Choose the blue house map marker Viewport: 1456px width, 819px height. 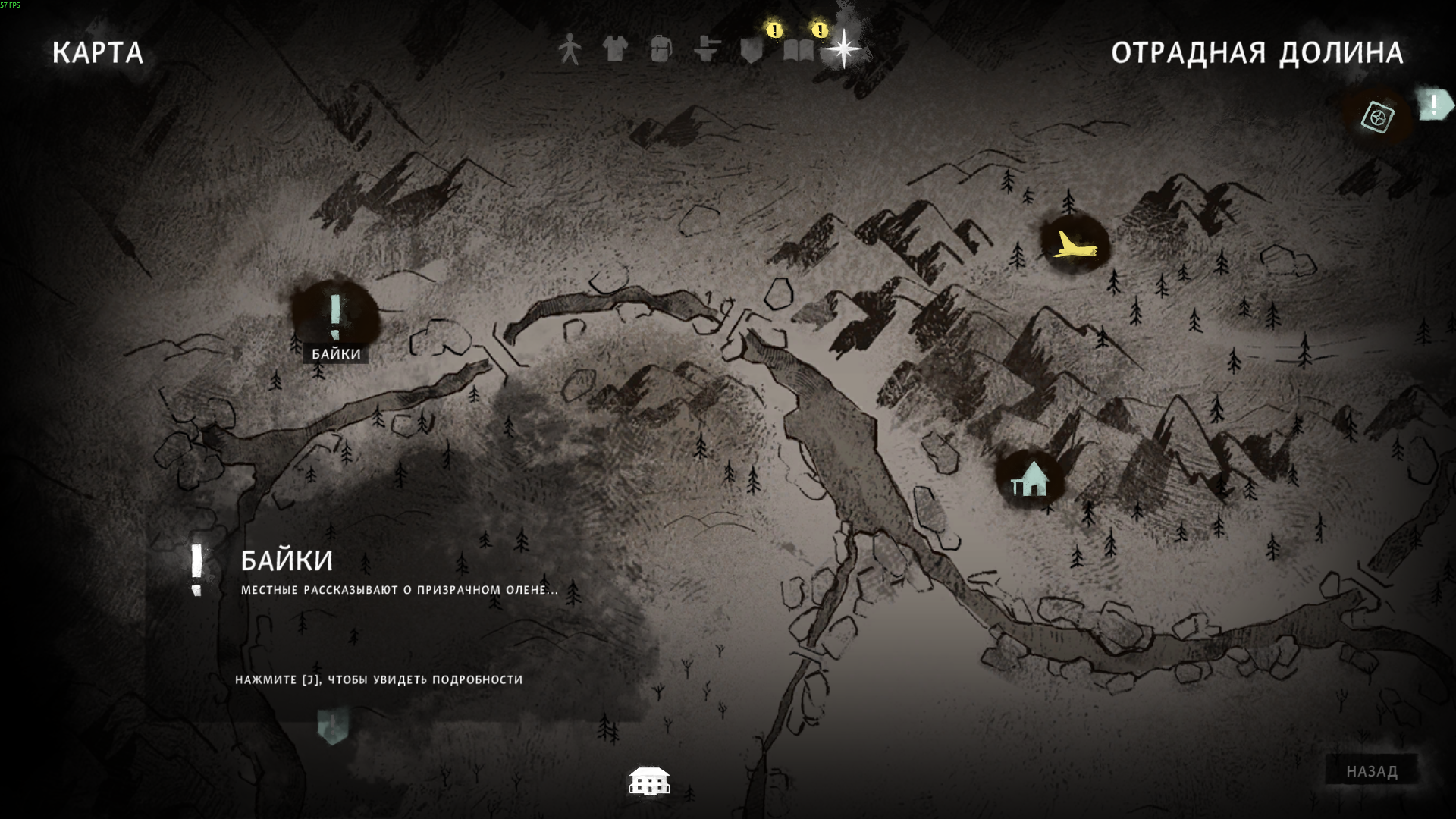click(1031, 479)
